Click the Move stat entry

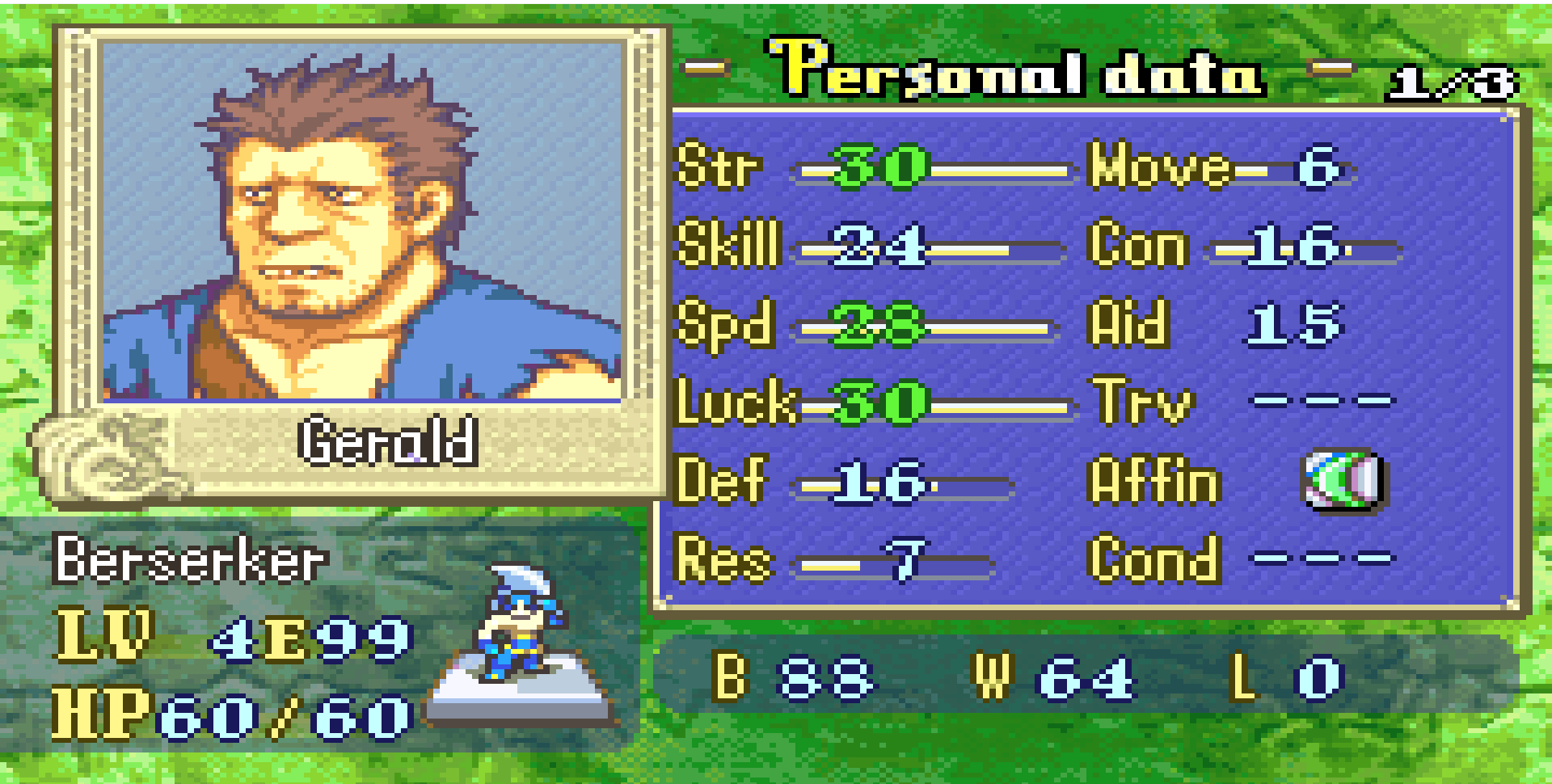pos(1221,168)
